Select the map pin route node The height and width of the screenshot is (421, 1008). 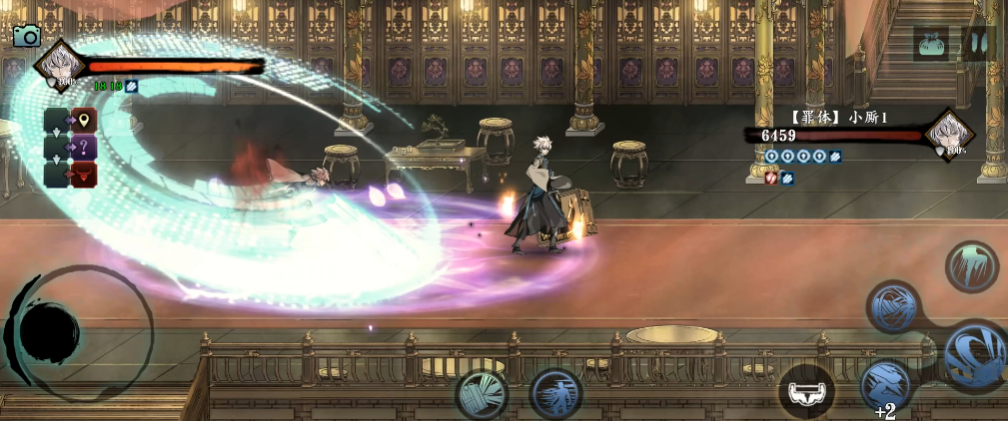(x=83, y=122)
